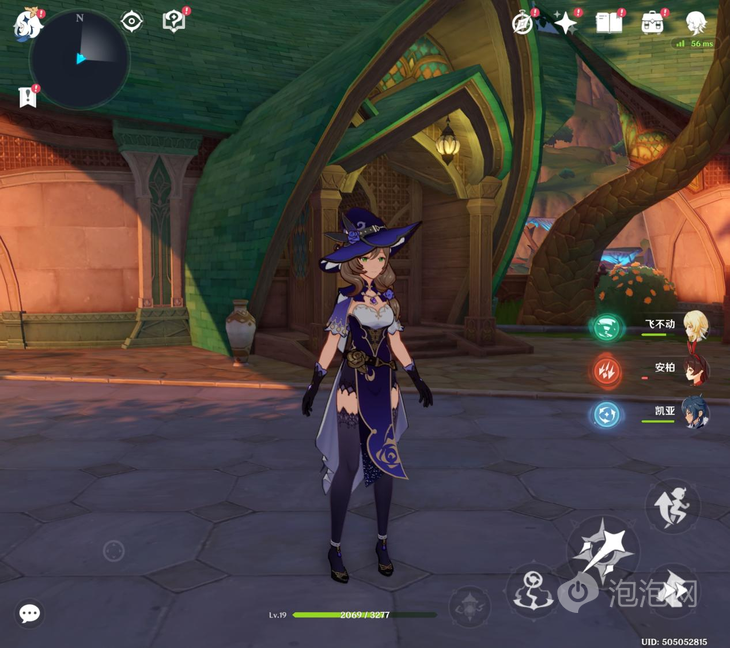Open the character screen icon

(x=696, y=23)
